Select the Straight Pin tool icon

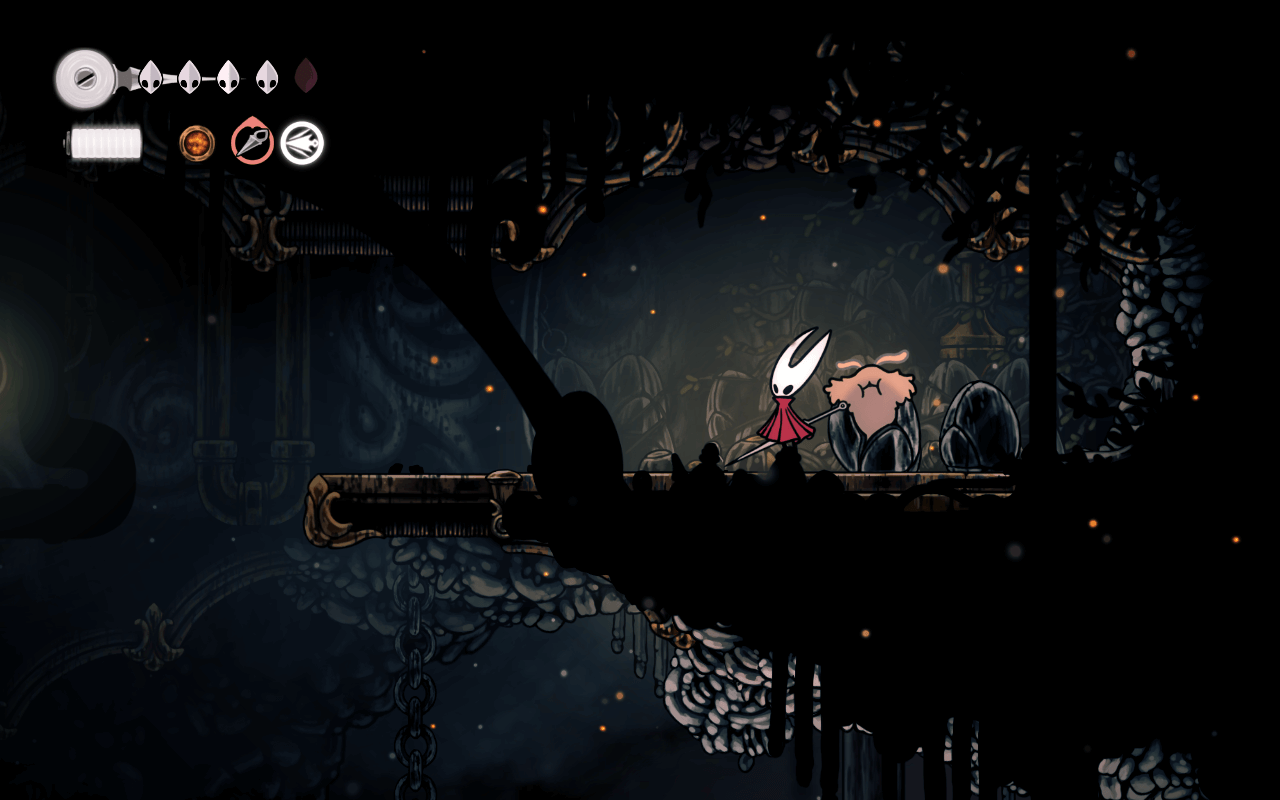tap(252, 142)
